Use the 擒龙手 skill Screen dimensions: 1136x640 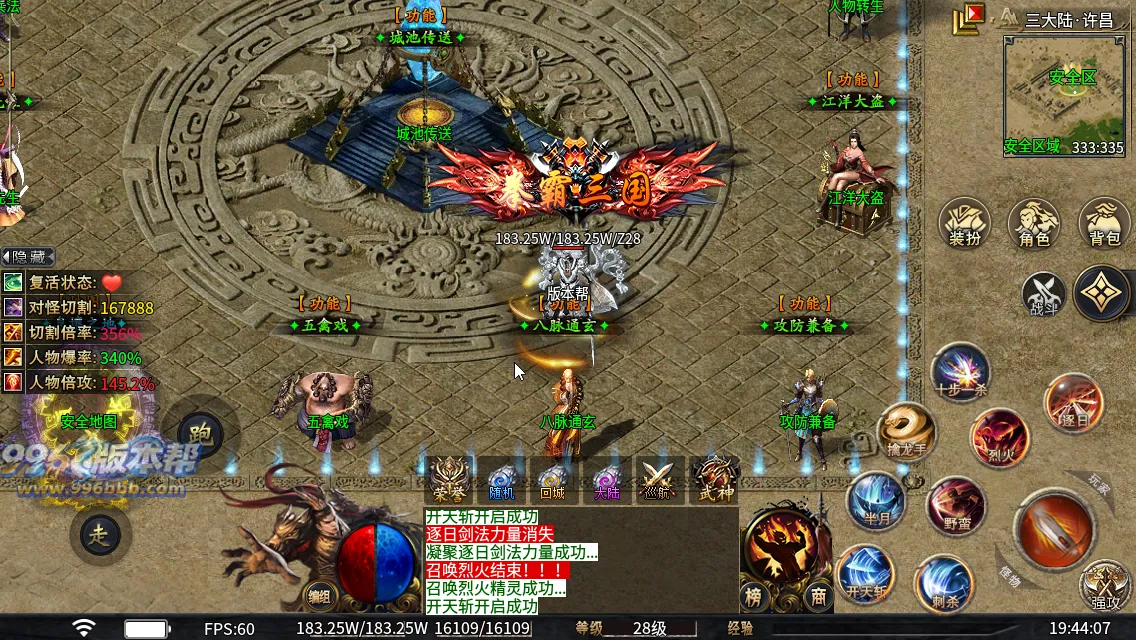[x=906, y=431]
